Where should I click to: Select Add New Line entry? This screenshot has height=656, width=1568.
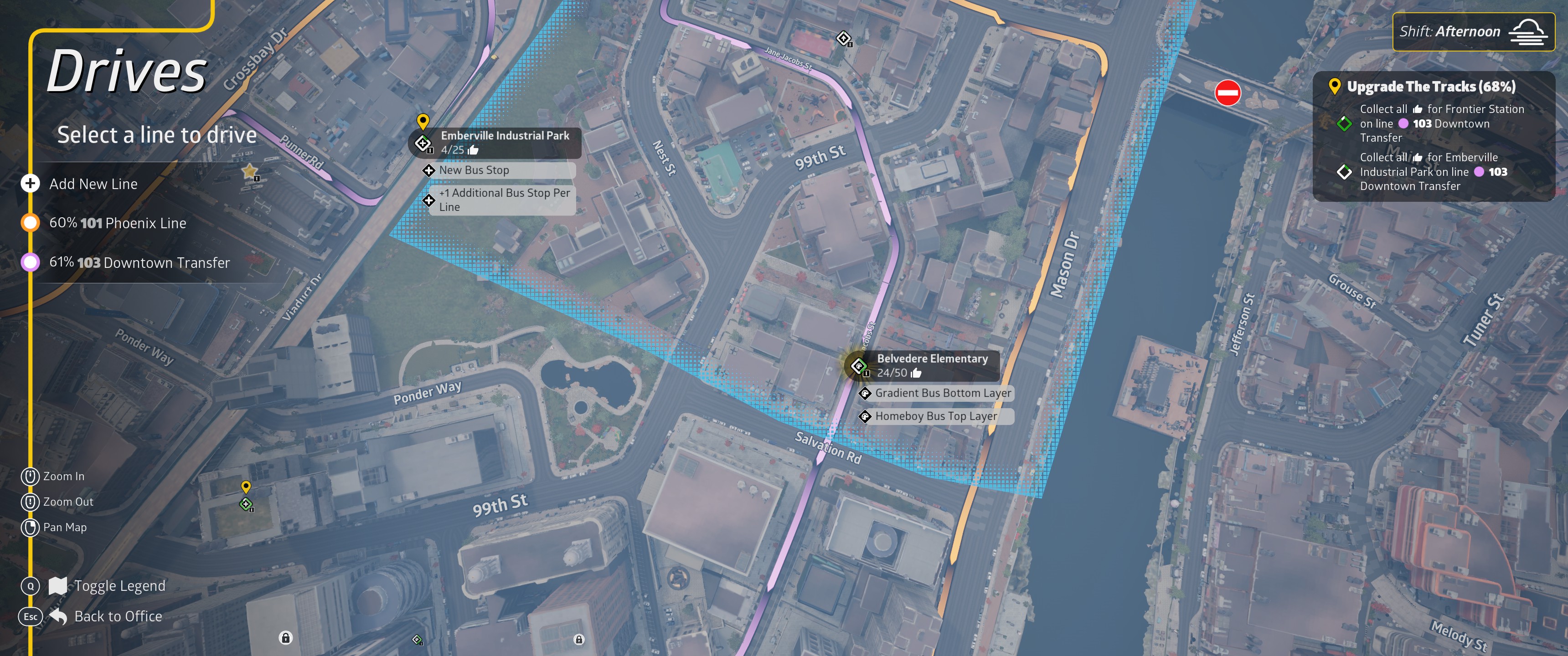coord(93,184)
